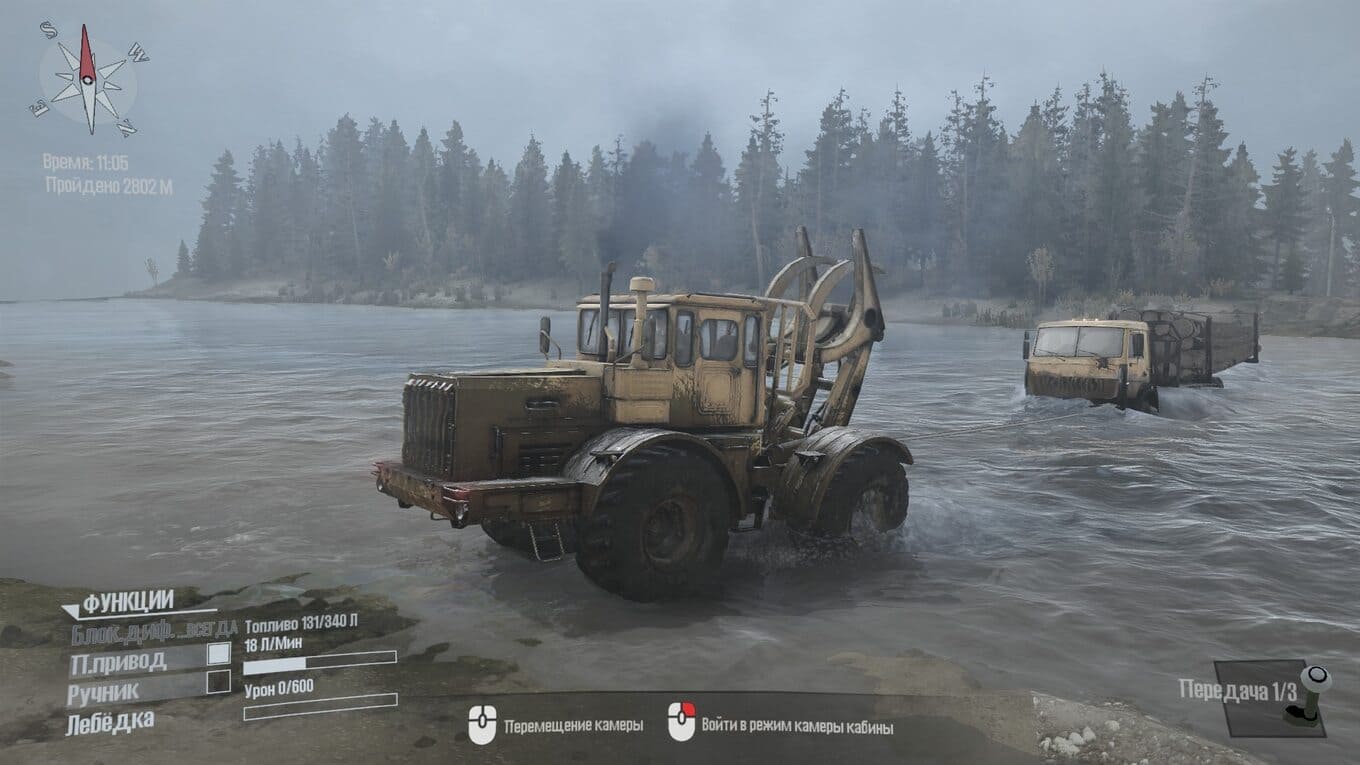Toggle the Ручник handbrake checkbox

(x=218, y=682)
